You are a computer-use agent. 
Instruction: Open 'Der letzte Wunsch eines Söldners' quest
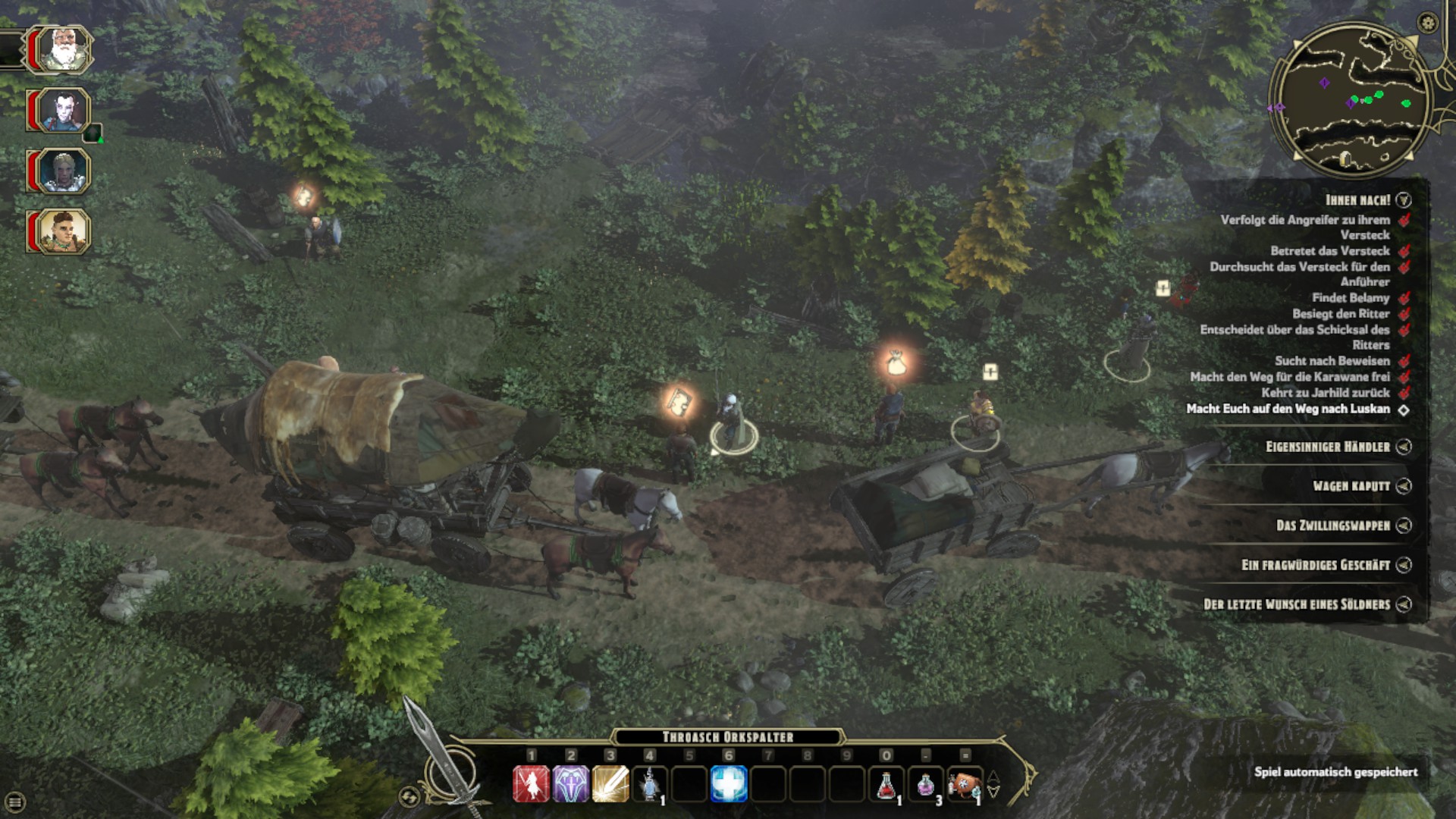[1404, 604]
